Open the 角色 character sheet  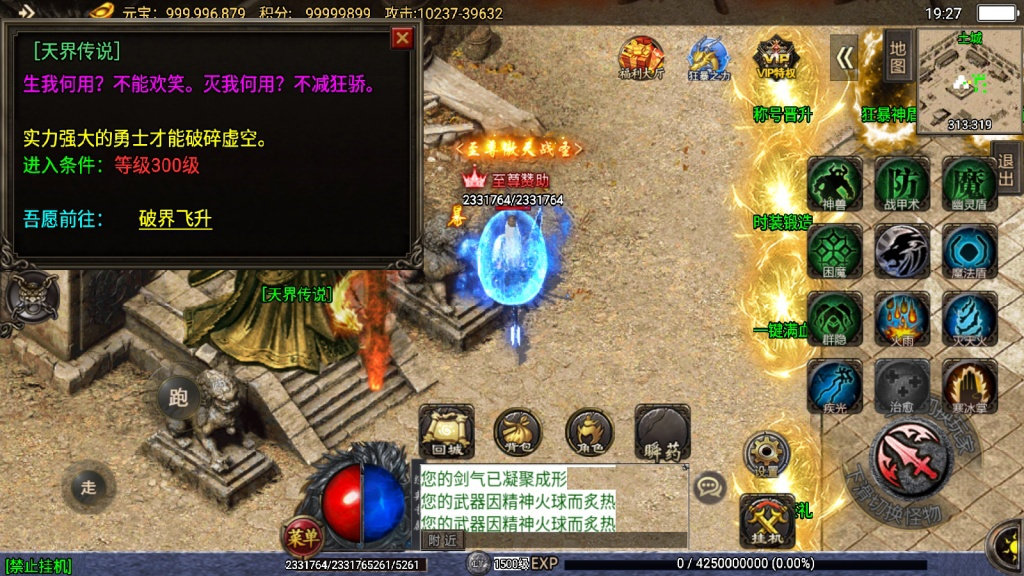pyautogui.click(x=590, y=431)
